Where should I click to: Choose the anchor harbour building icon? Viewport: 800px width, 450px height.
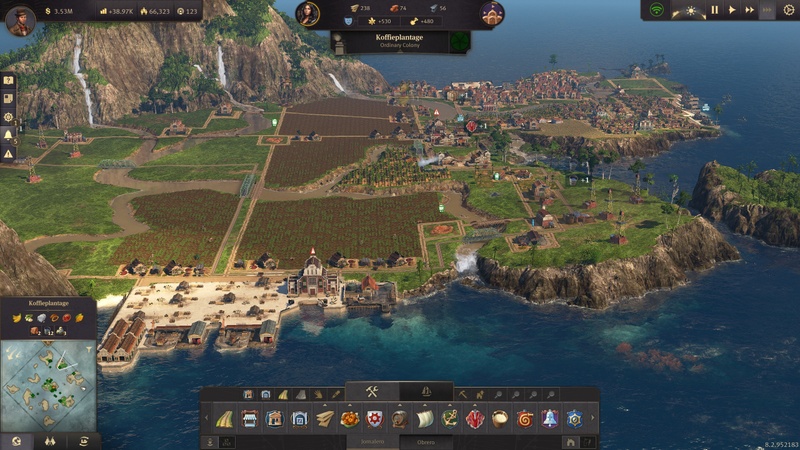450,419
